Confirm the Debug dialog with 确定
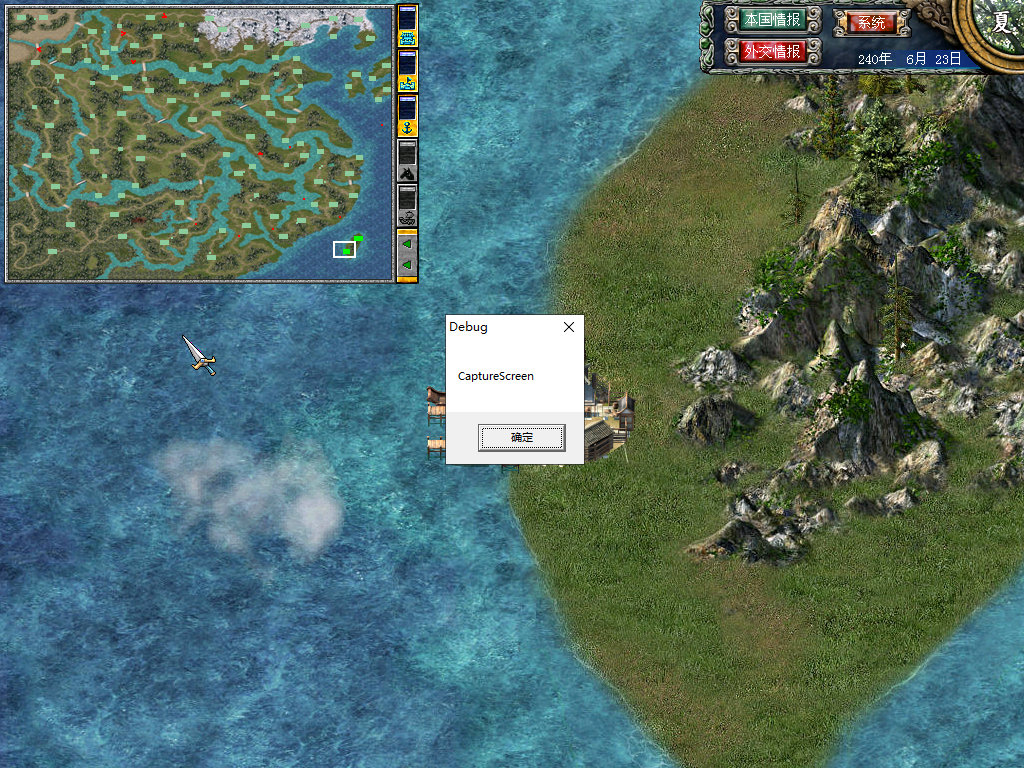1024x768 pixels. pyautogui.click(x=521, y=437)
